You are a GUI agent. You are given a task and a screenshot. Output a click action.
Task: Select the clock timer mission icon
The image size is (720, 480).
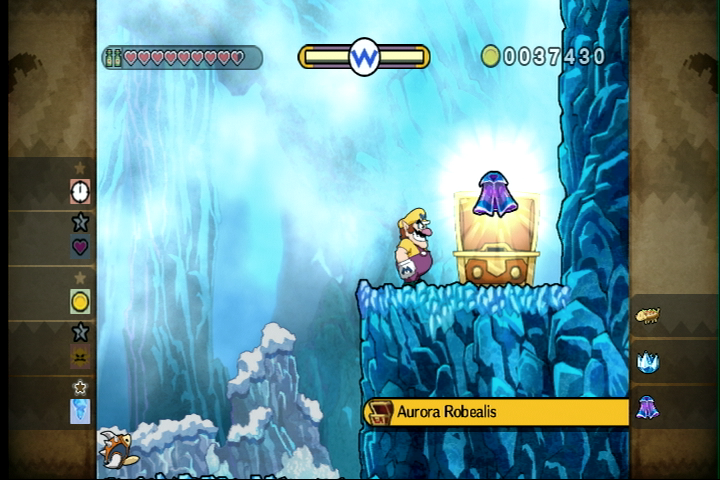[80, 191]
